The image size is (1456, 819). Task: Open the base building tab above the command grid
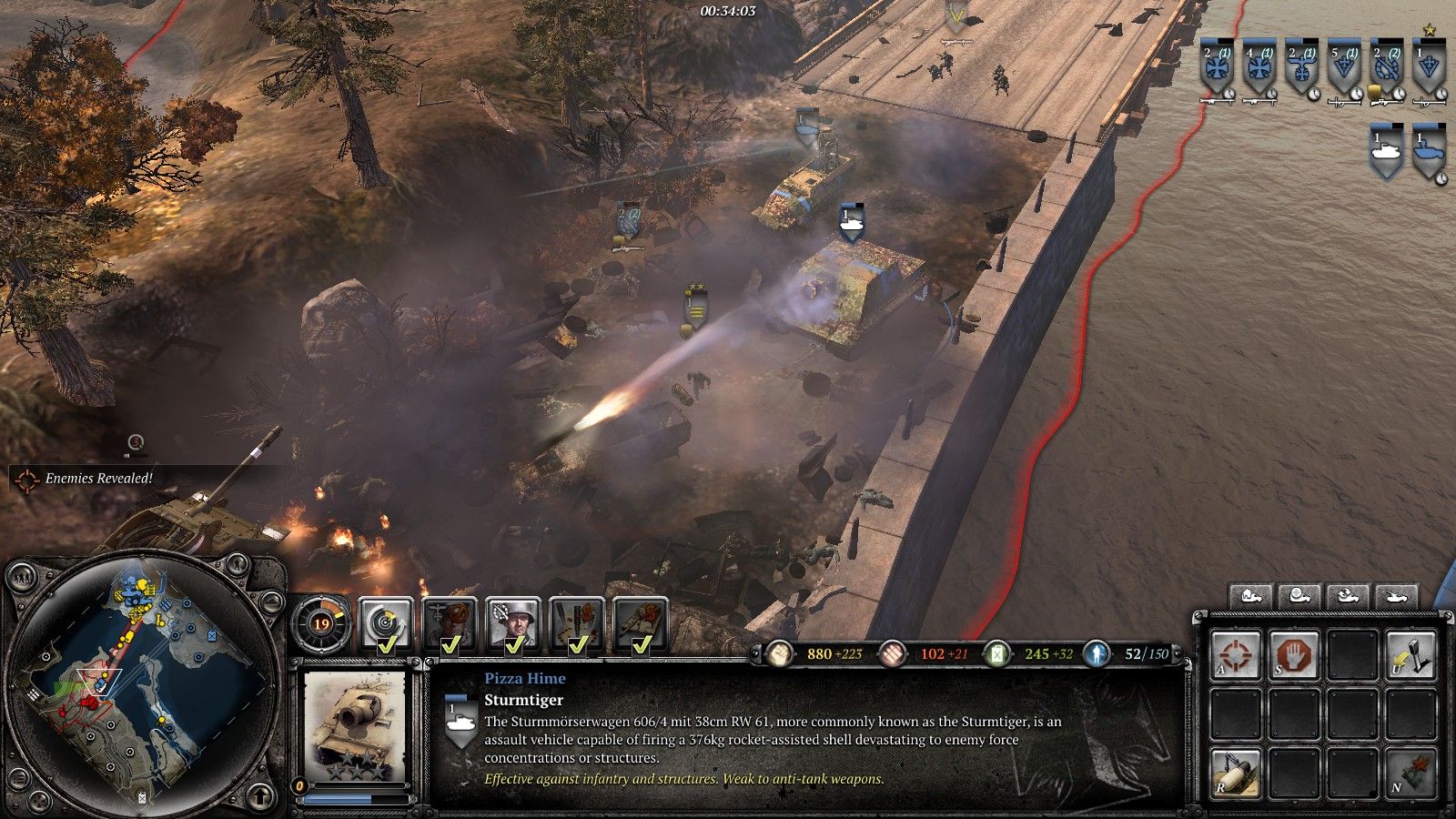coord(1251,597)
